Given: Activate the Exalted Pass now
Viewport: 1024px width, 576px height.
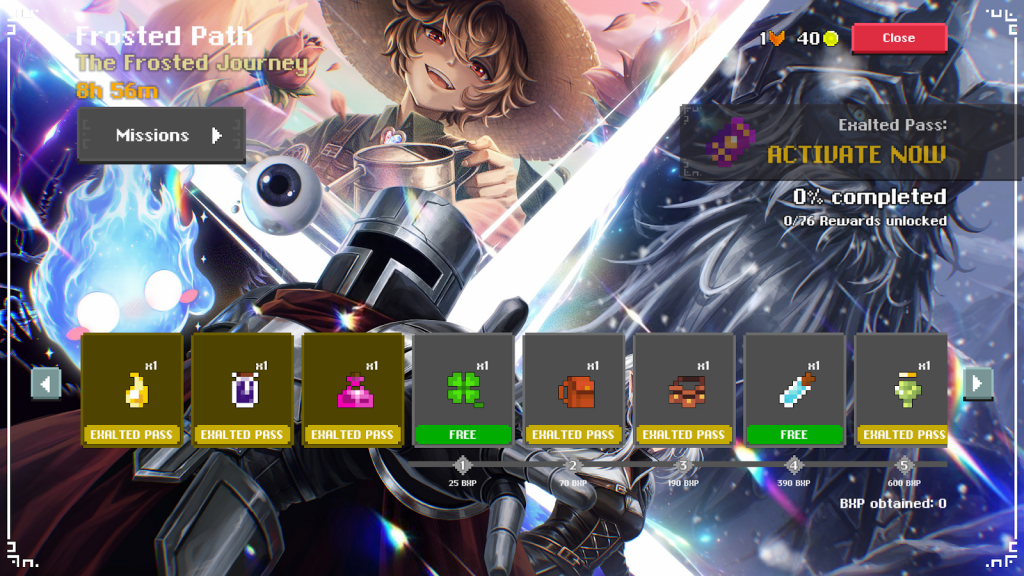Looking at the screenshot, I should (x=855, y=154).
